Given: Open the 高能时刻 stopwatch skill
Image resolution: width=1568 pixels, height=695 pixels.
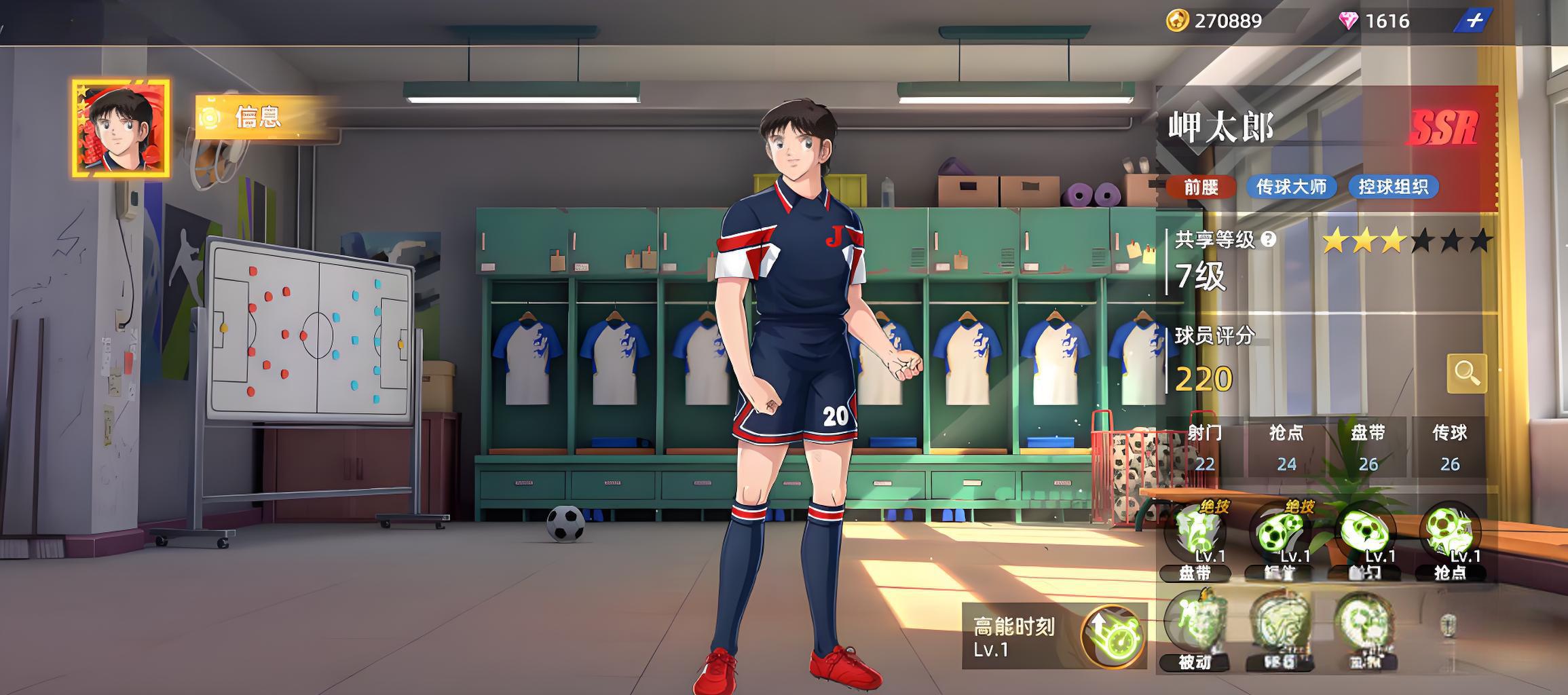Looking at the screenshot, I should [1112, 637].
